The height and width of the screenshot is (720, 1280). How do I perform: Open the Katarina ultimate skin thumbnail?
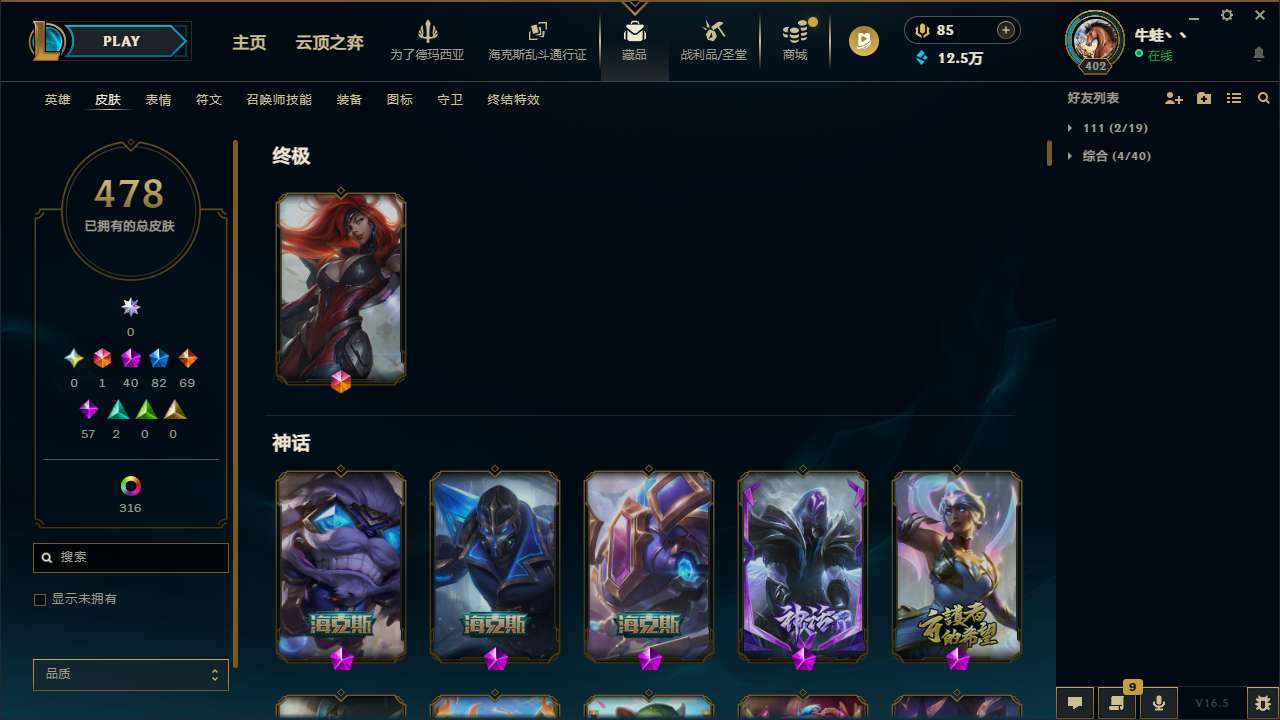(x=341, y=288)
